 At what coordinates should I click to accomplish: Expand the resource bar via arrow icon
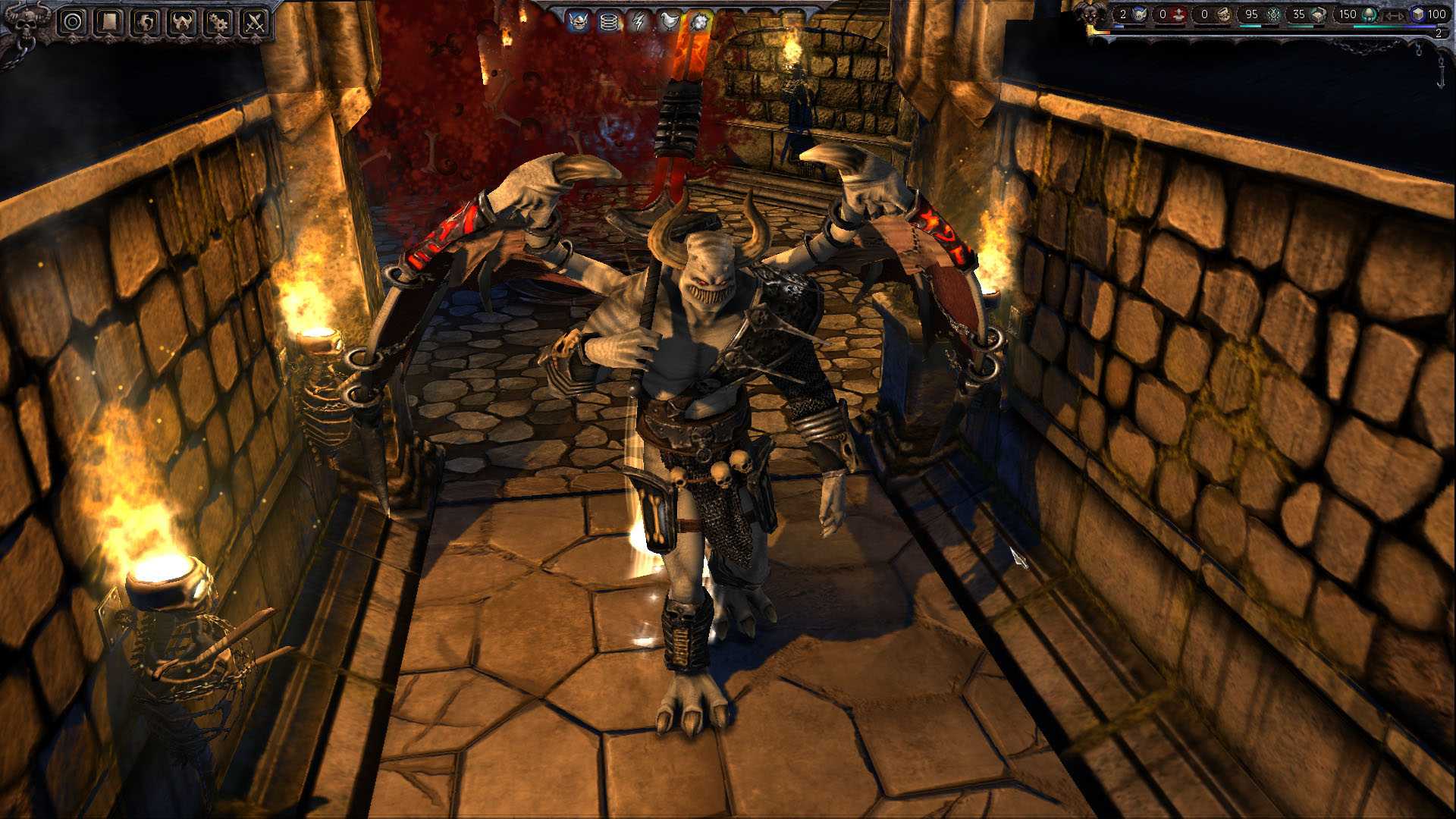point(1395,15)
